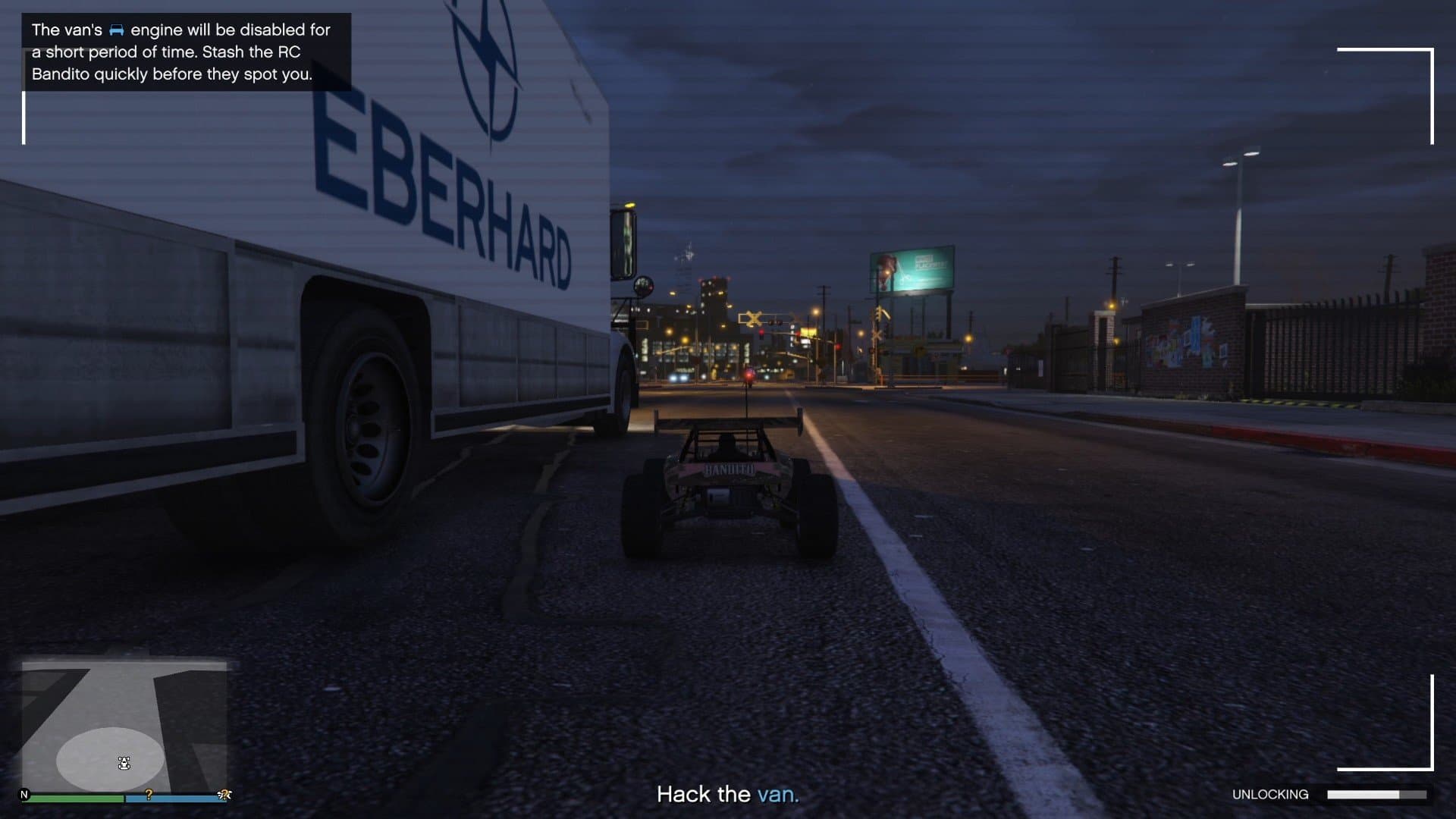1456x819 pixels.
Task: Click the green health bar under the minimap
Action: (76, 798)
